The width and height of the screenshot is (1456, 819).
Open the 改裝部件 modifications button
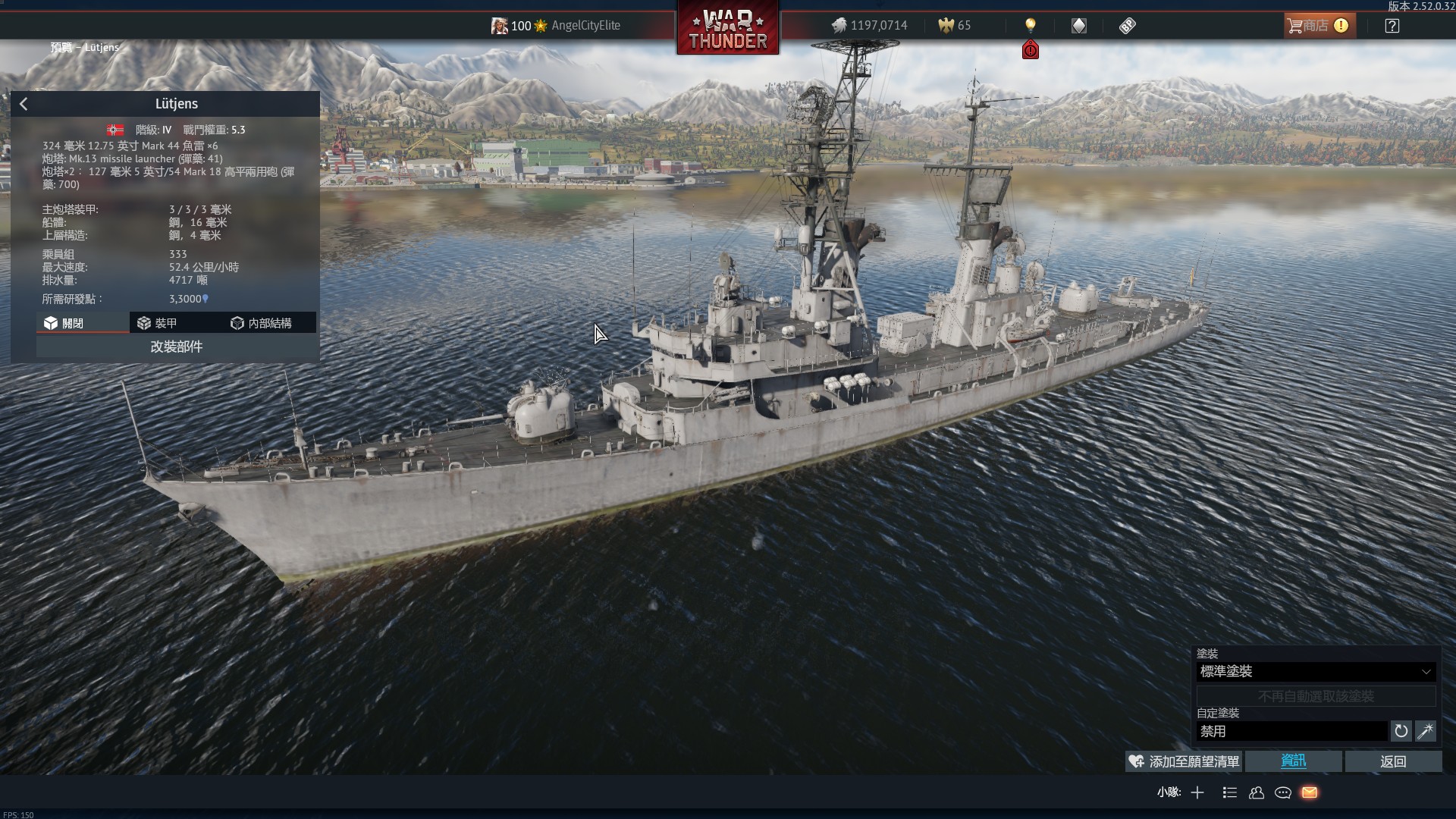[x=176, y=347]
